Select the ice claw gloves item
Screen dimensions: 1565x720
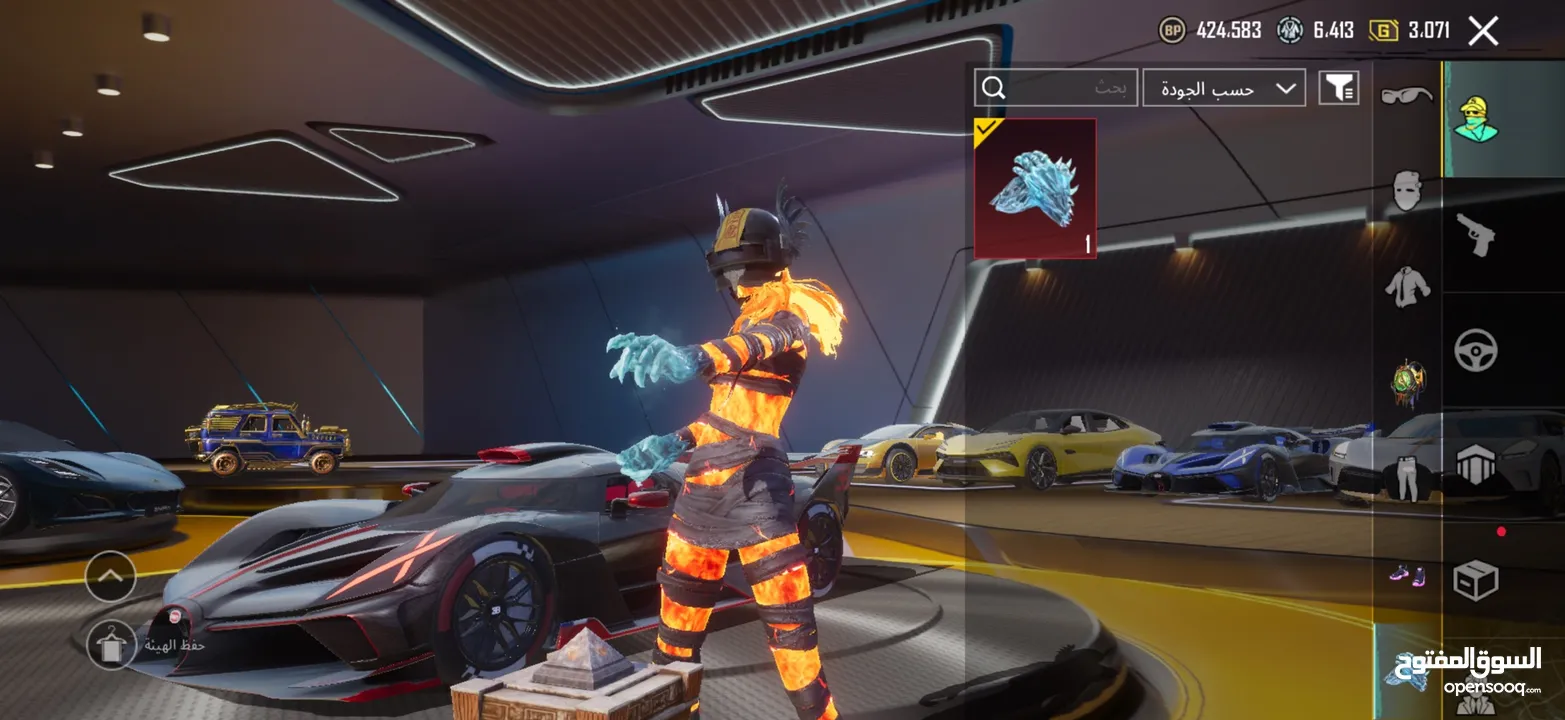coord(1035,188)
